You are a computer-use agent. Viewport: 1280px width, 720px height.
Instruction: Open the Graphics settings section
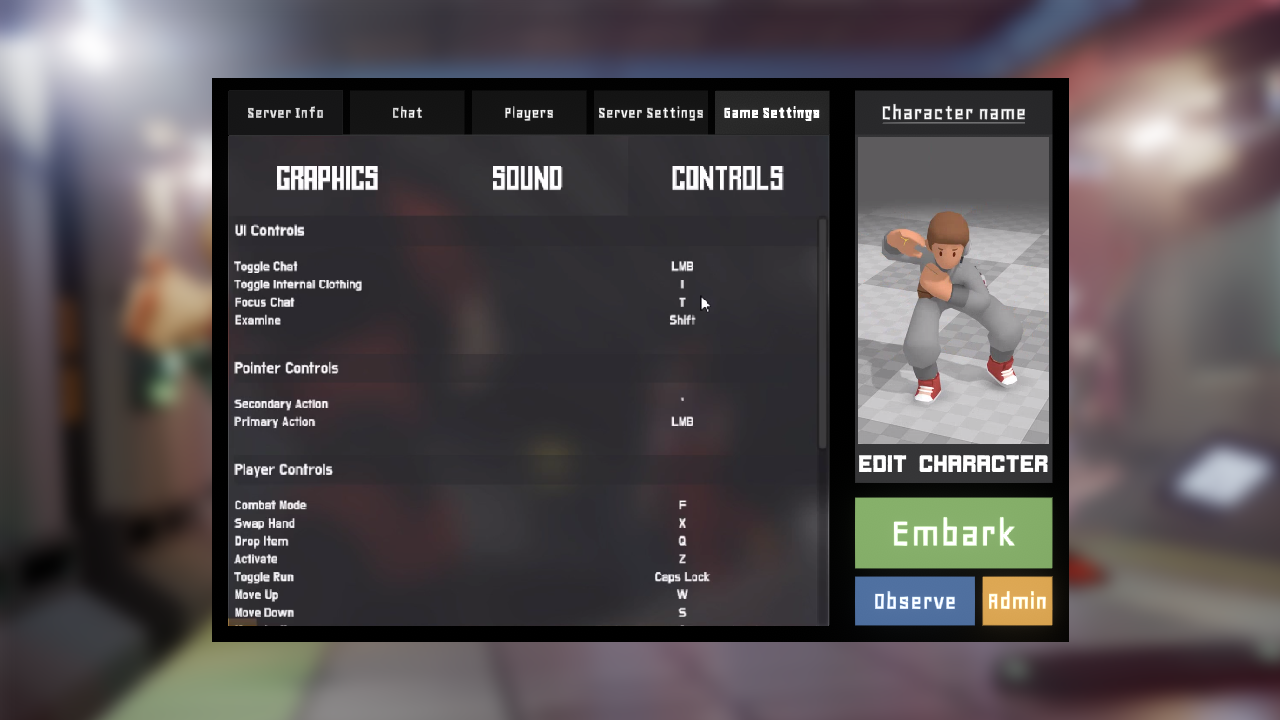tap(327, 178)
